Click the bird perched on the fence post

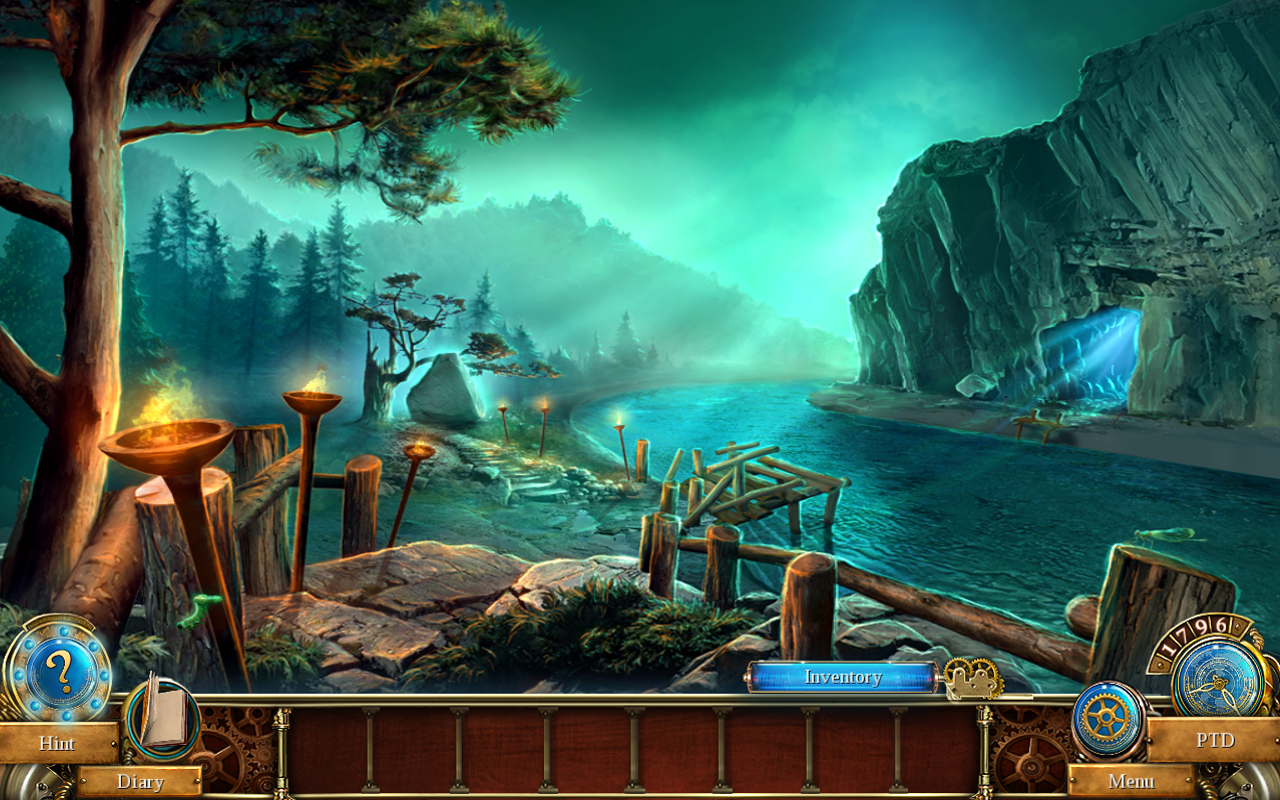(x=1165, y=537)
